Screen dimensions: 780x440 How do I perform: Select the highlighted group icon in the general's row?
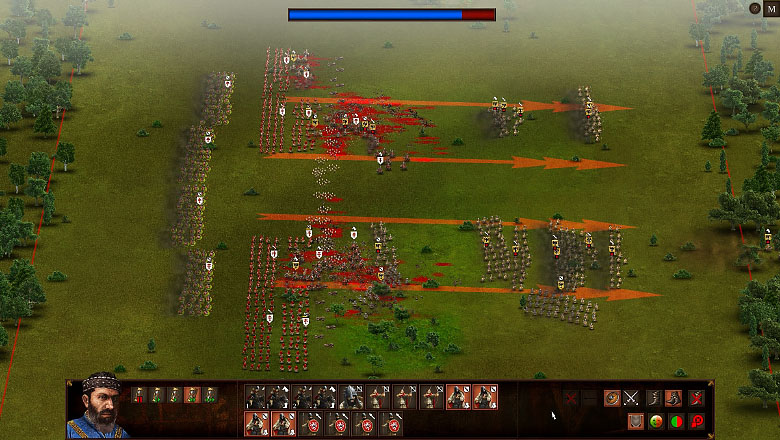click(x=192, y=395)
